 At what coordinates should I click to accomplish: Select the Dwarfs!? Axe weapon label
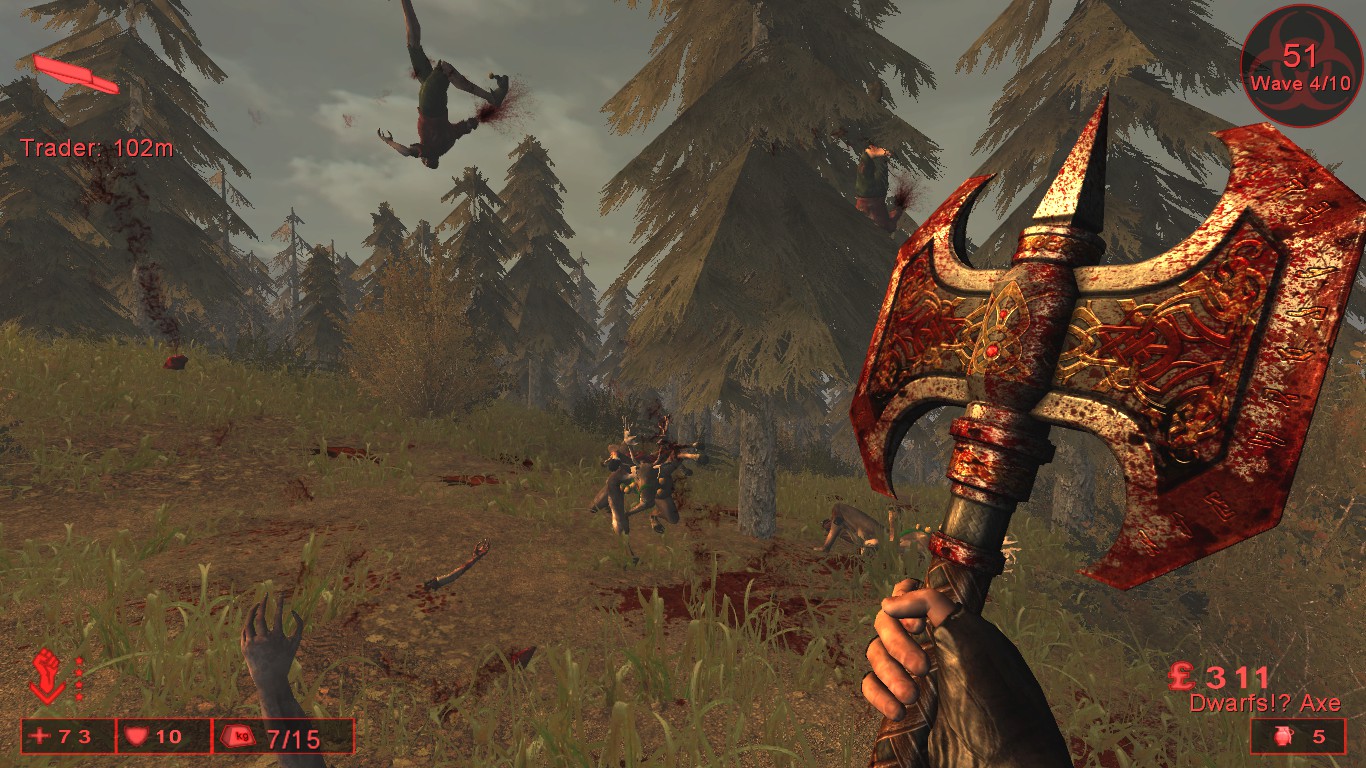click(x=1265, y=703)
